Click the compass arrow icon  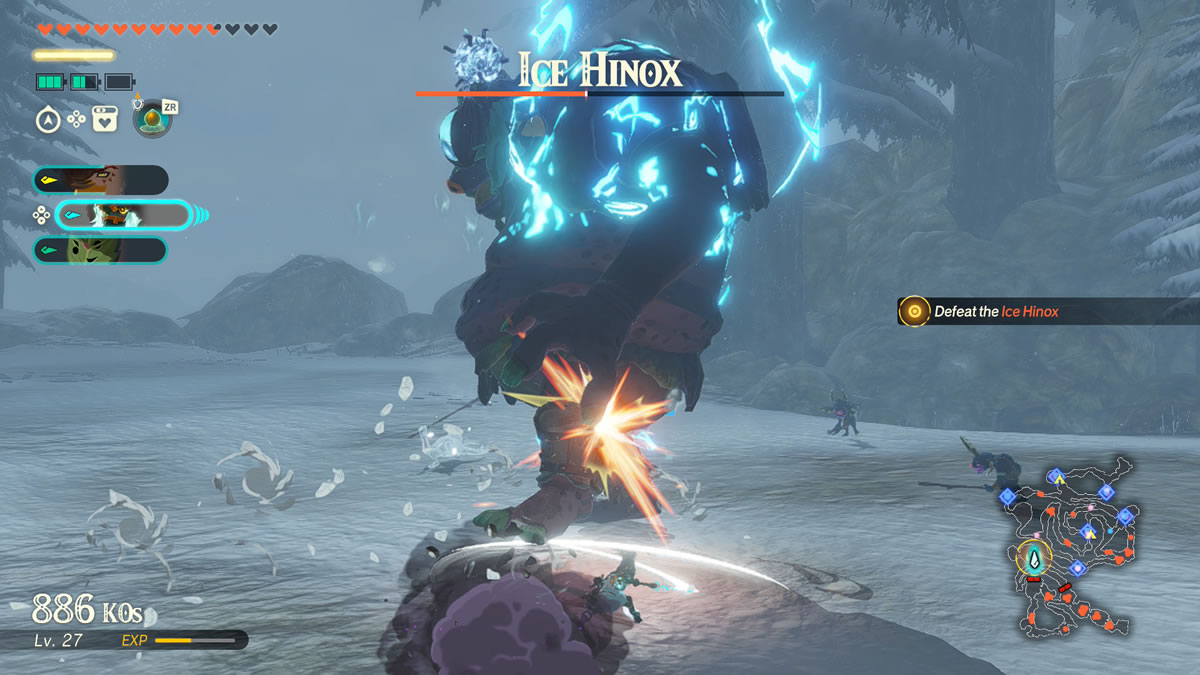[47, 120]
